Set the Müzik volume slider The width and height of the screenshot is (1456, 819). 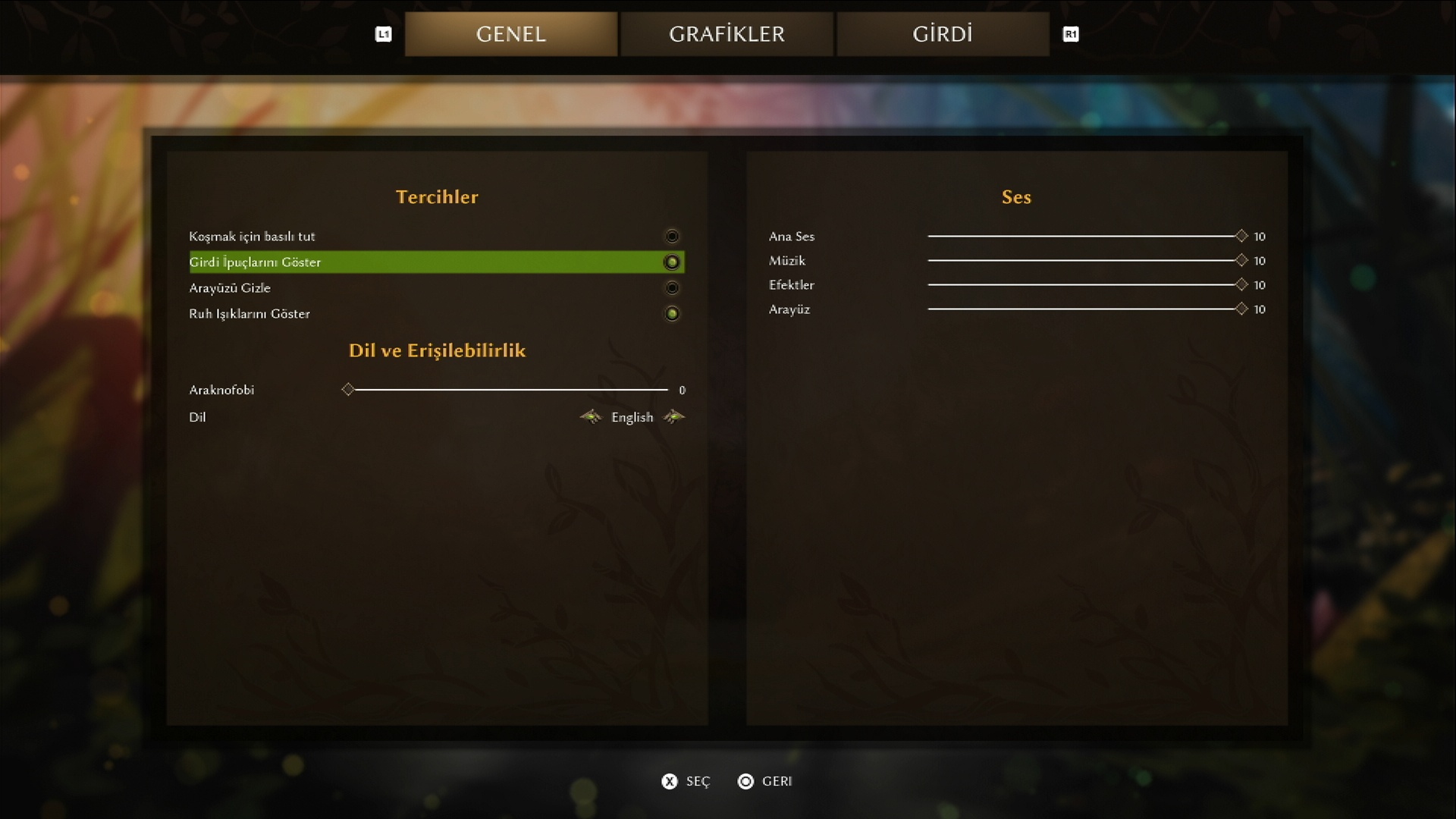pyautogui.click(x=1241, y=261)
